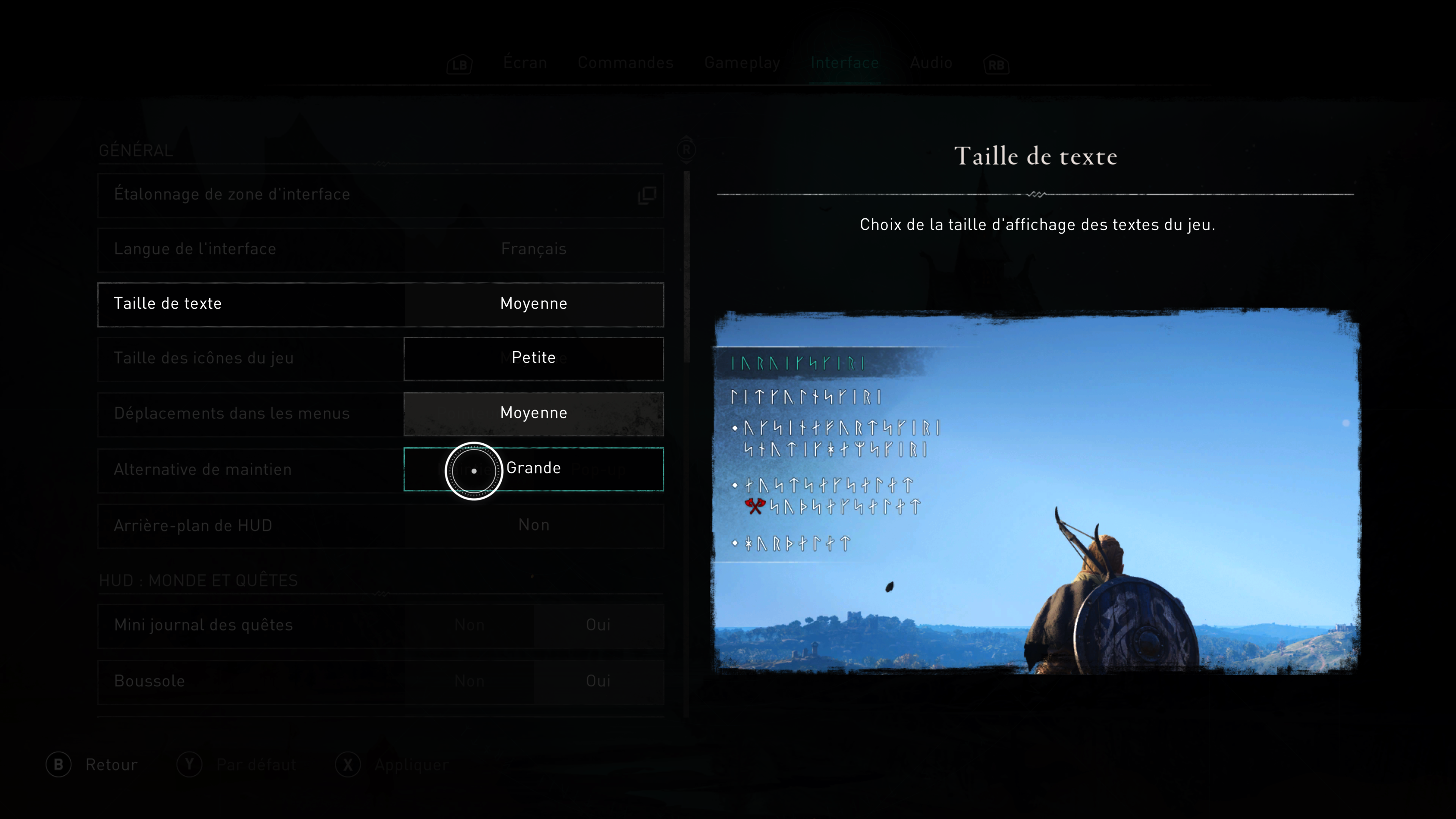The height and width of the screenshot is (819, 1456).
Task: Click Appliquer to apply changes
Action: click(x=392, y=765)
